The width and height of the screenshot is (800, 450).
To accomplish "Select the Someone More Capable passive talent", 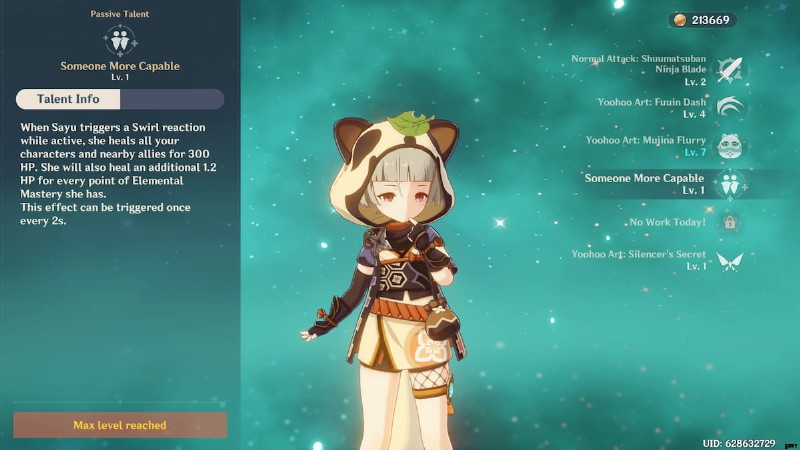I will (730, 184).
